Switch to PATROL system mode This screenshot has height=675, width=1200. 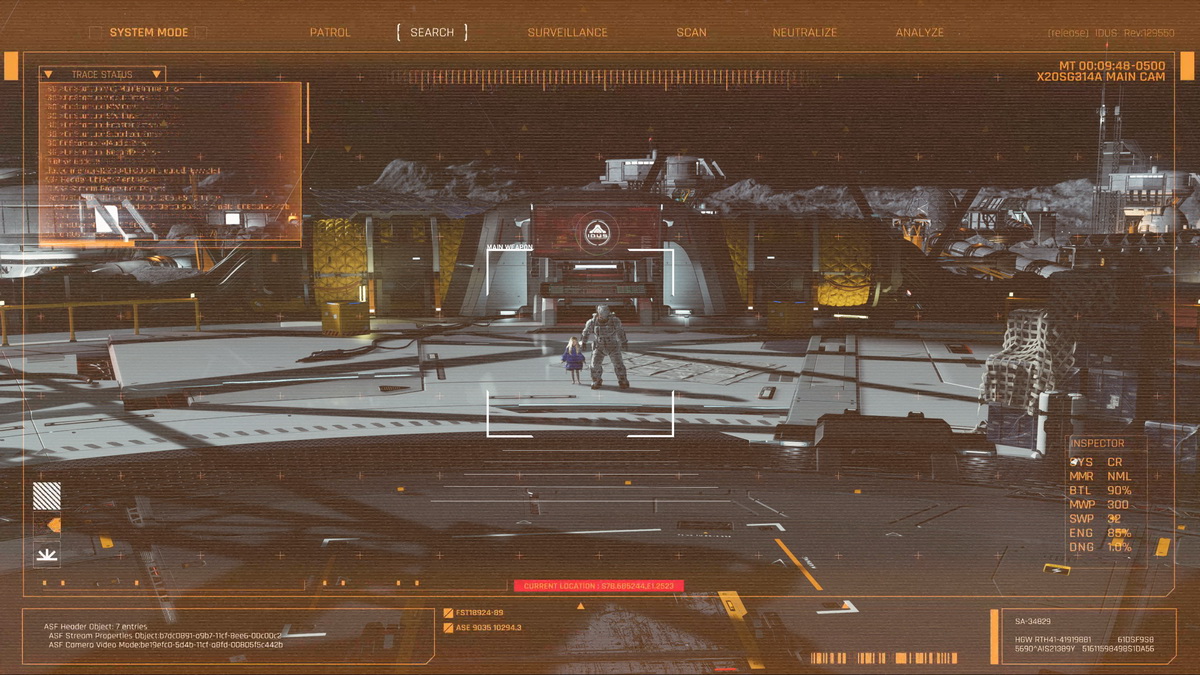point(330,32)
